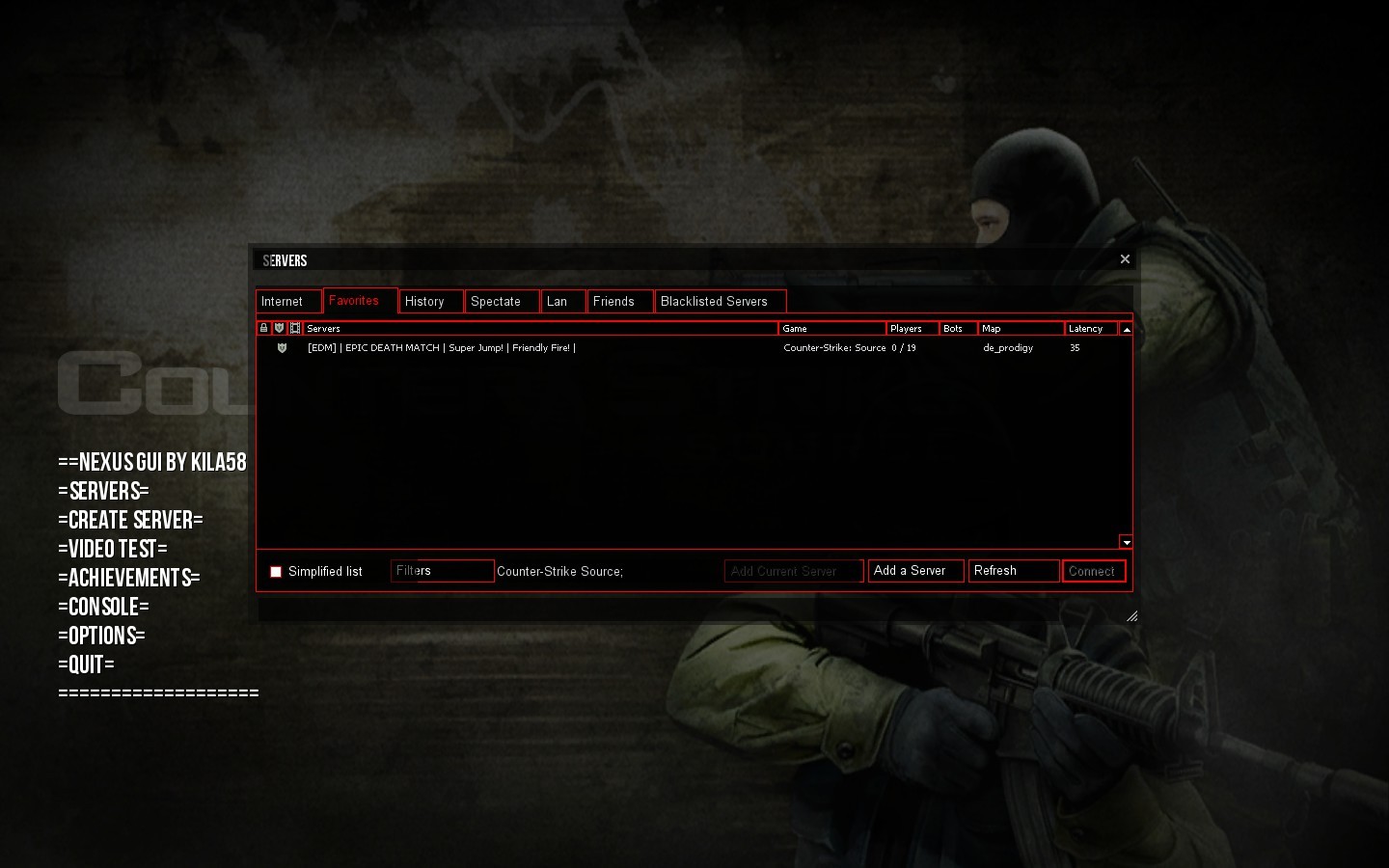Click the replay film-strip column icon
1389x868 pixels.
coord(295,328)
